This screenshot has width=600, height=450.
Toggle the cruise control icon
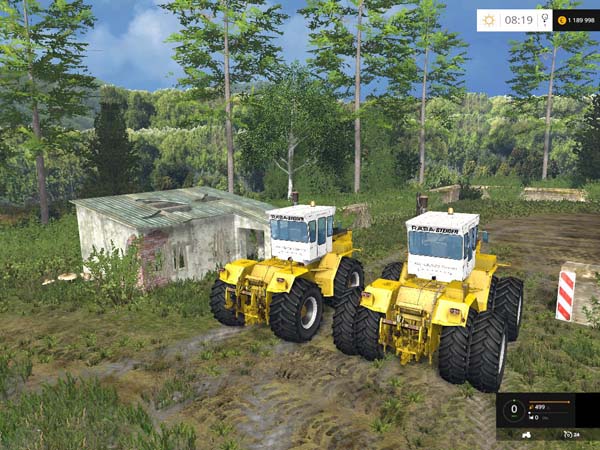[566, 435]
